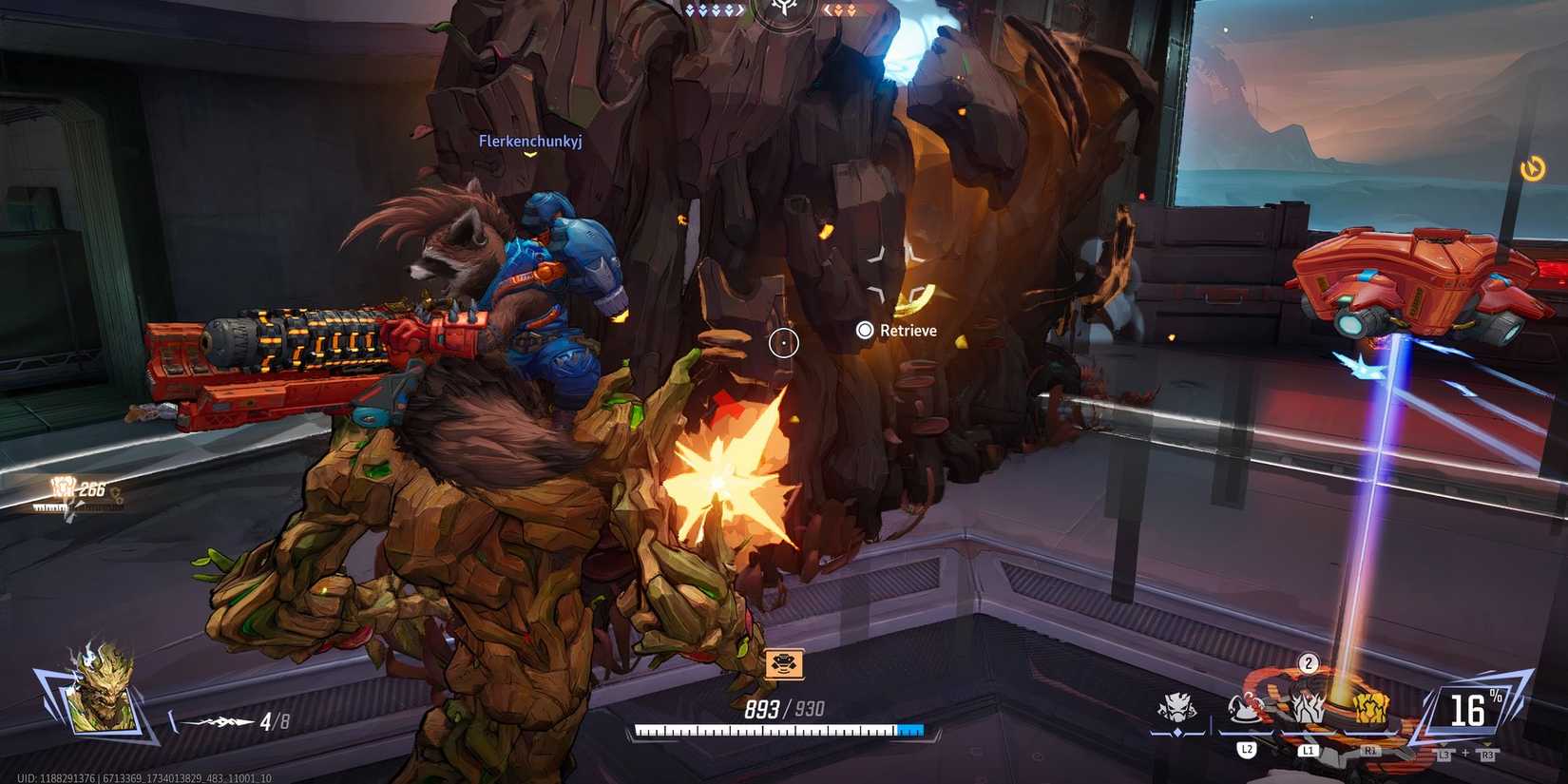Click the cooldown counter showing 2

click(1308, 664)
